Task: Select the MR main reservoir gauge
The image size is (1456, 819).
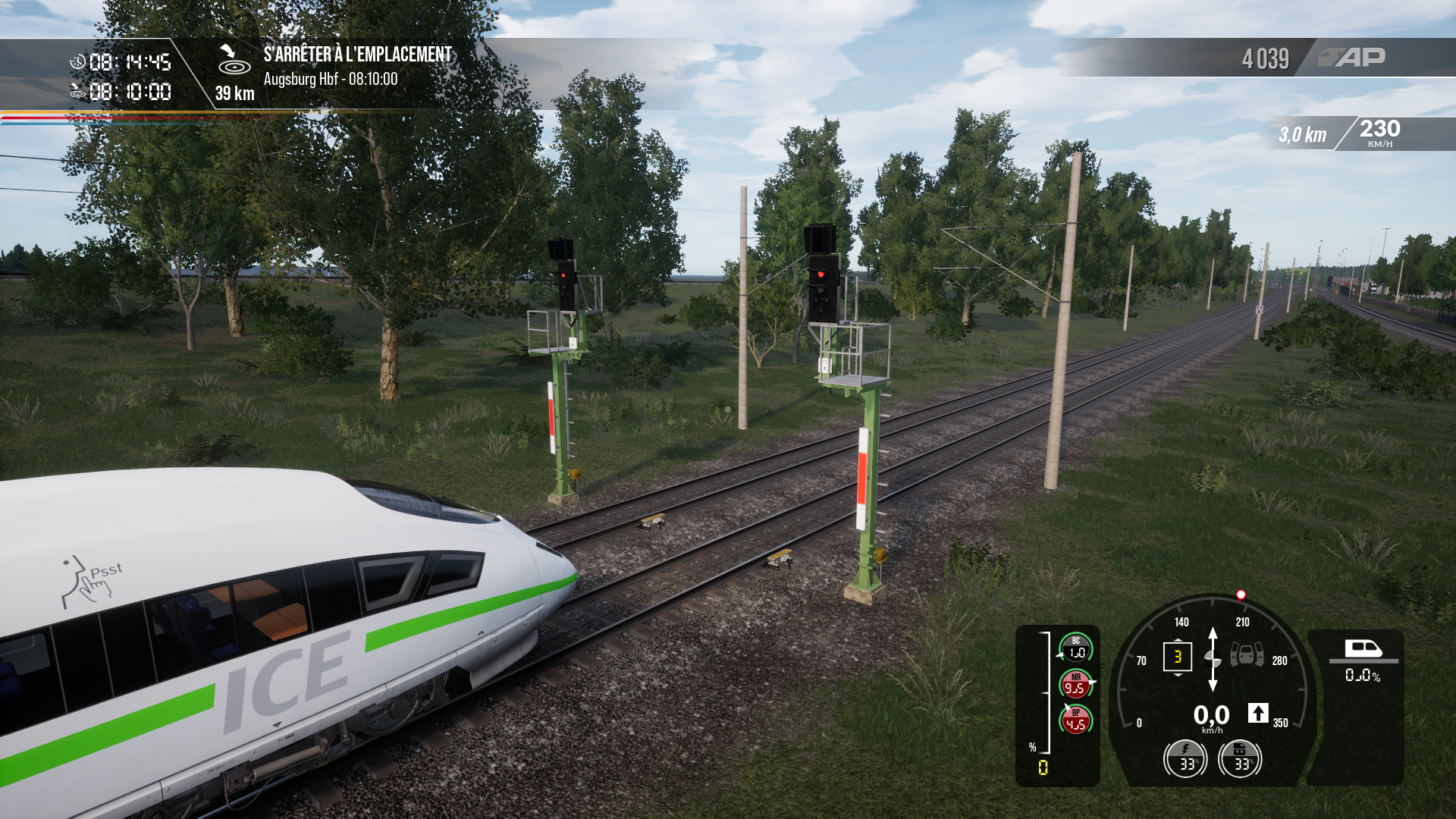Action: (x=1075, y=684)
